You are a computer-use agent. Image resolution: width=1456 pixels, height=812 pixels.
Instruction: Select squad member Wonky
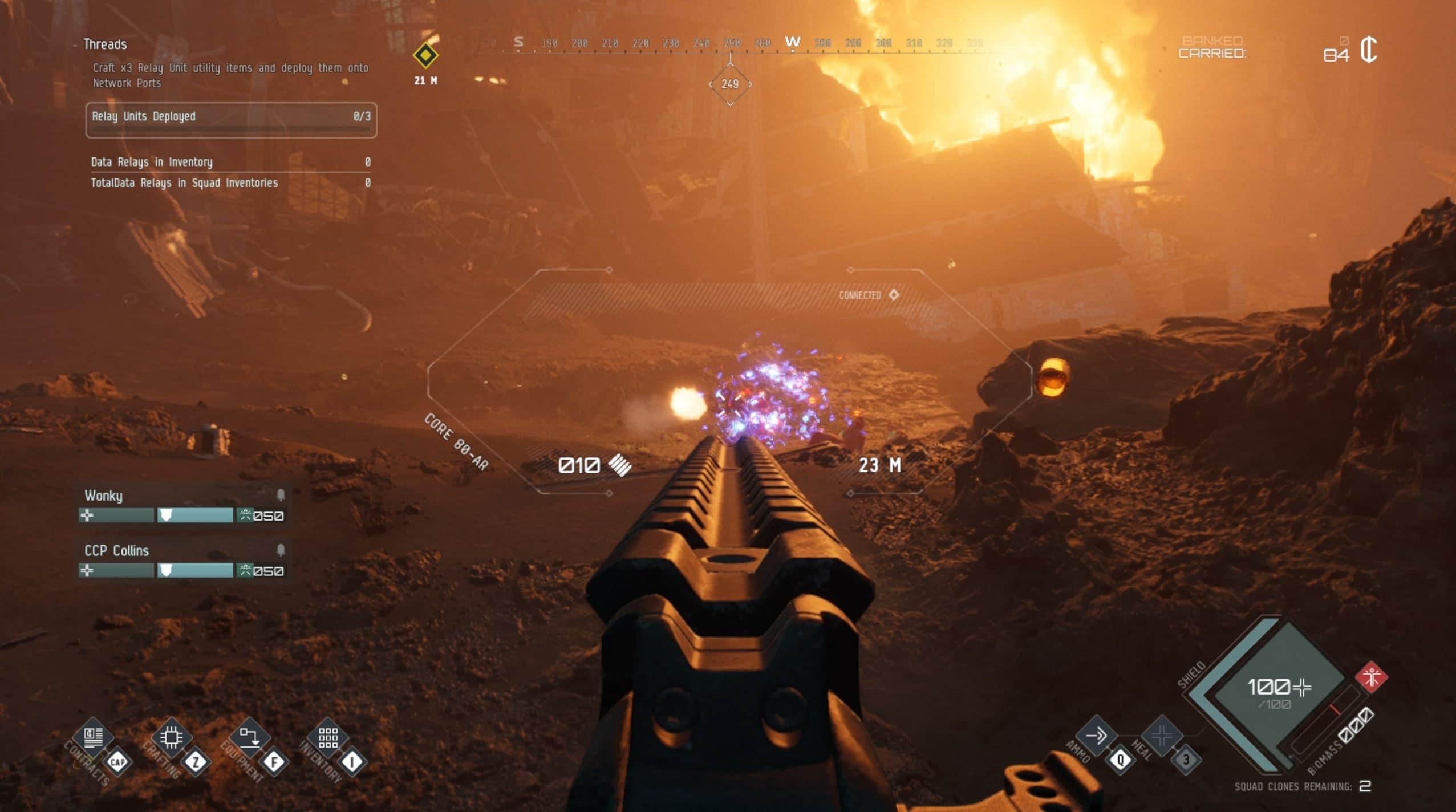tap(104, 495)
